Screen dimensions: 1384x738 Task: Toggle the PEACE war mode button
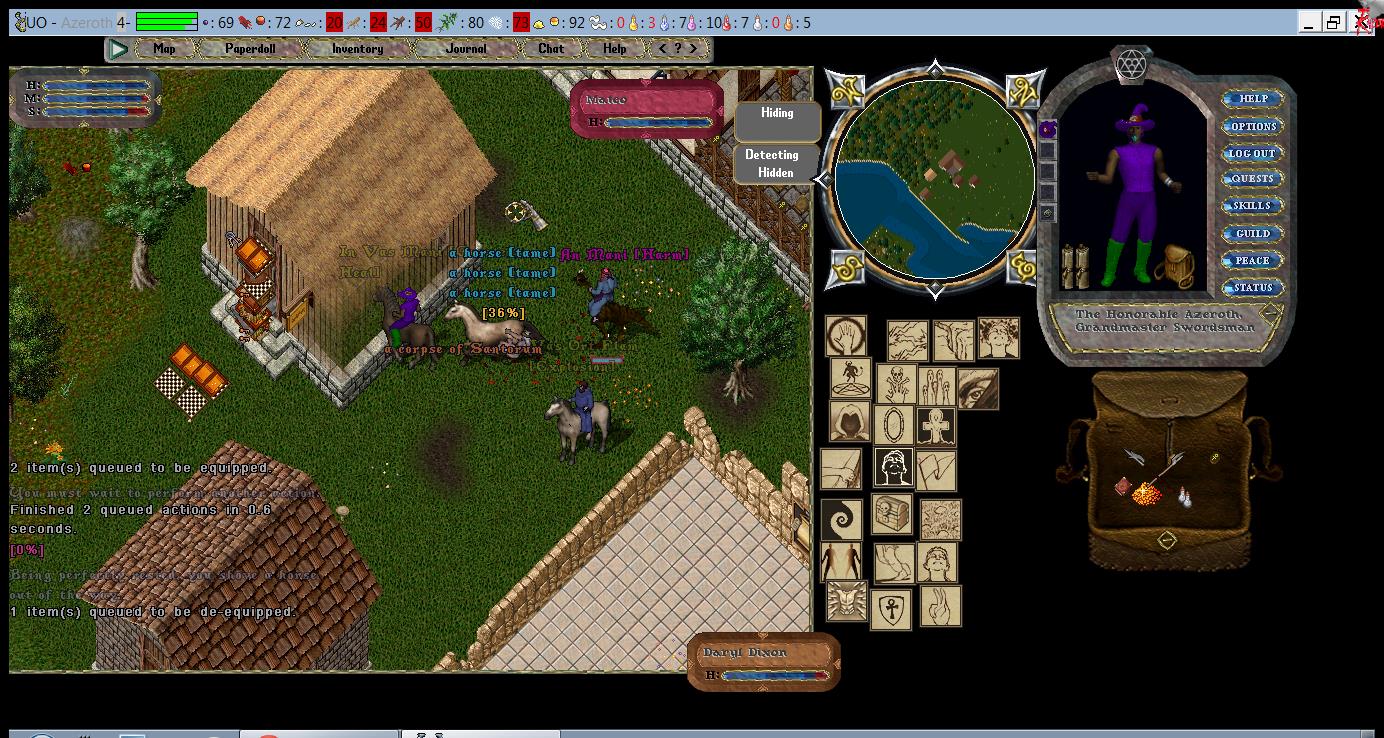pos(1252,260)
